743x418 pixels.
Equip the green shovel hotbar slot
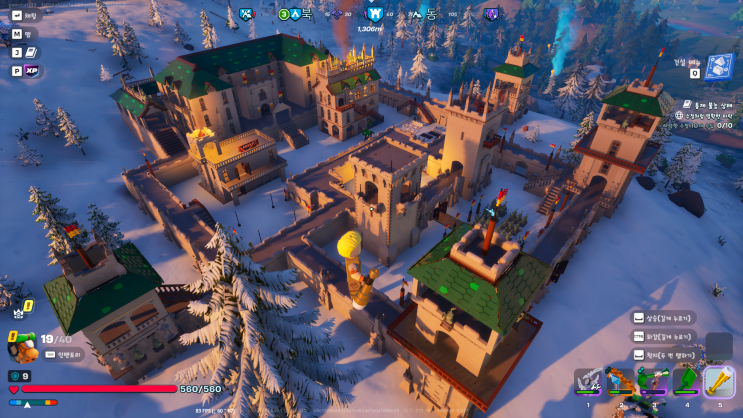point(686,383)
